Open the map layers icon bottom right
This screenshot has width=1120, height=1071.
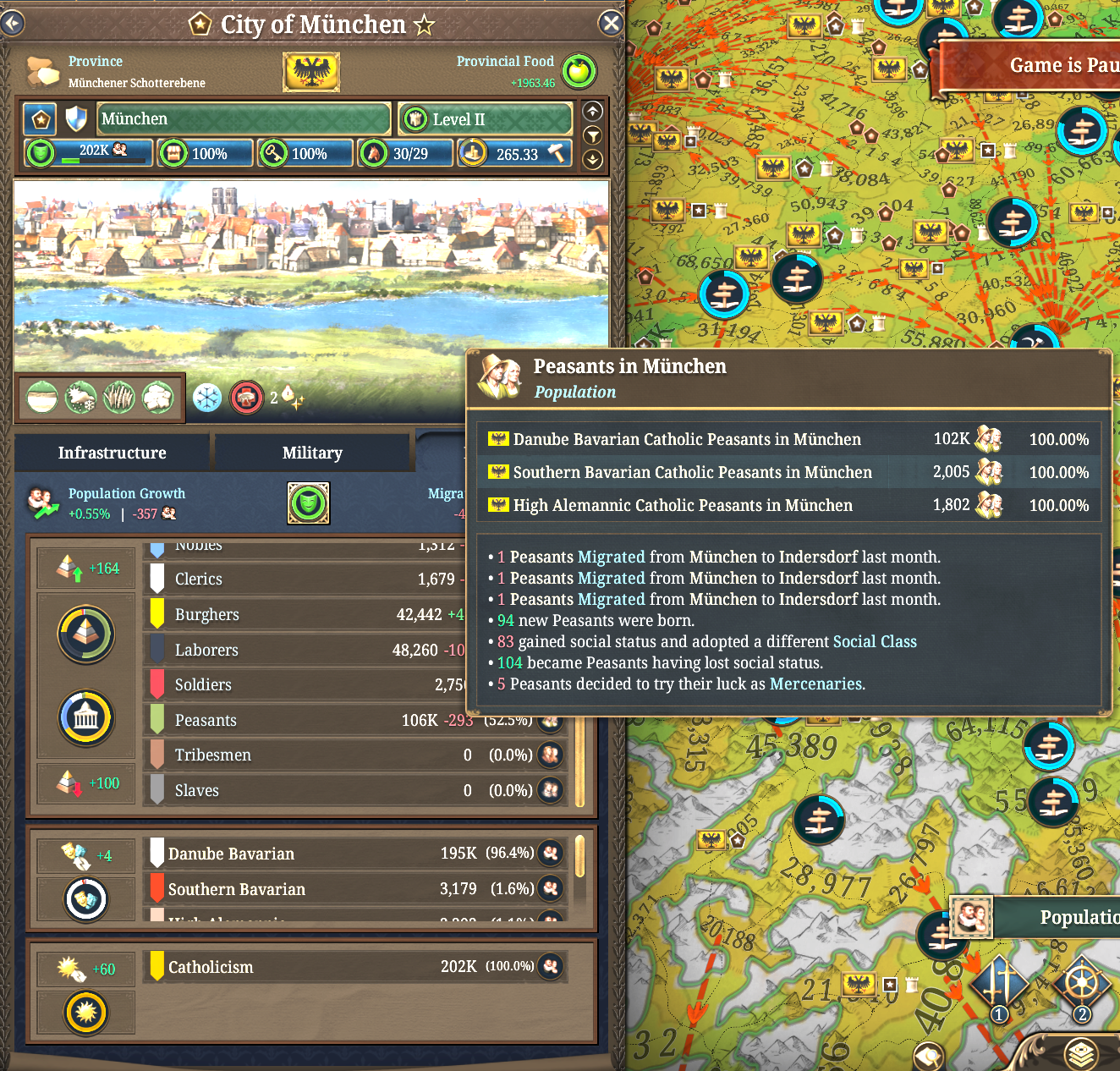coord(1080,1055)
